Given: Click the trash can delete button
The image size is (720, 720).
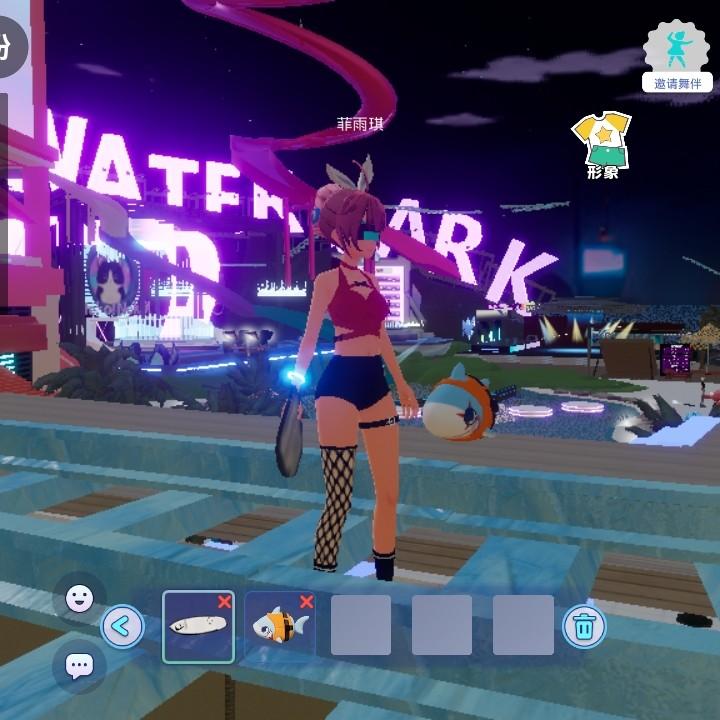Looking at the screenshot, I should (x=583, y=627).
